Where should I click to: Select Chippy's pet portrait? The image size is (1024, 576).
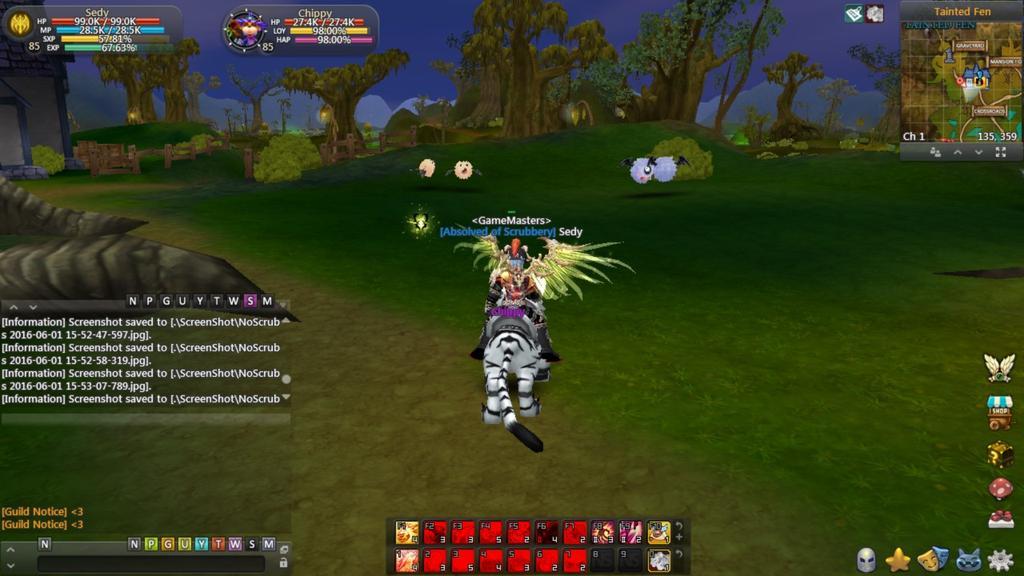pos(243,29)
